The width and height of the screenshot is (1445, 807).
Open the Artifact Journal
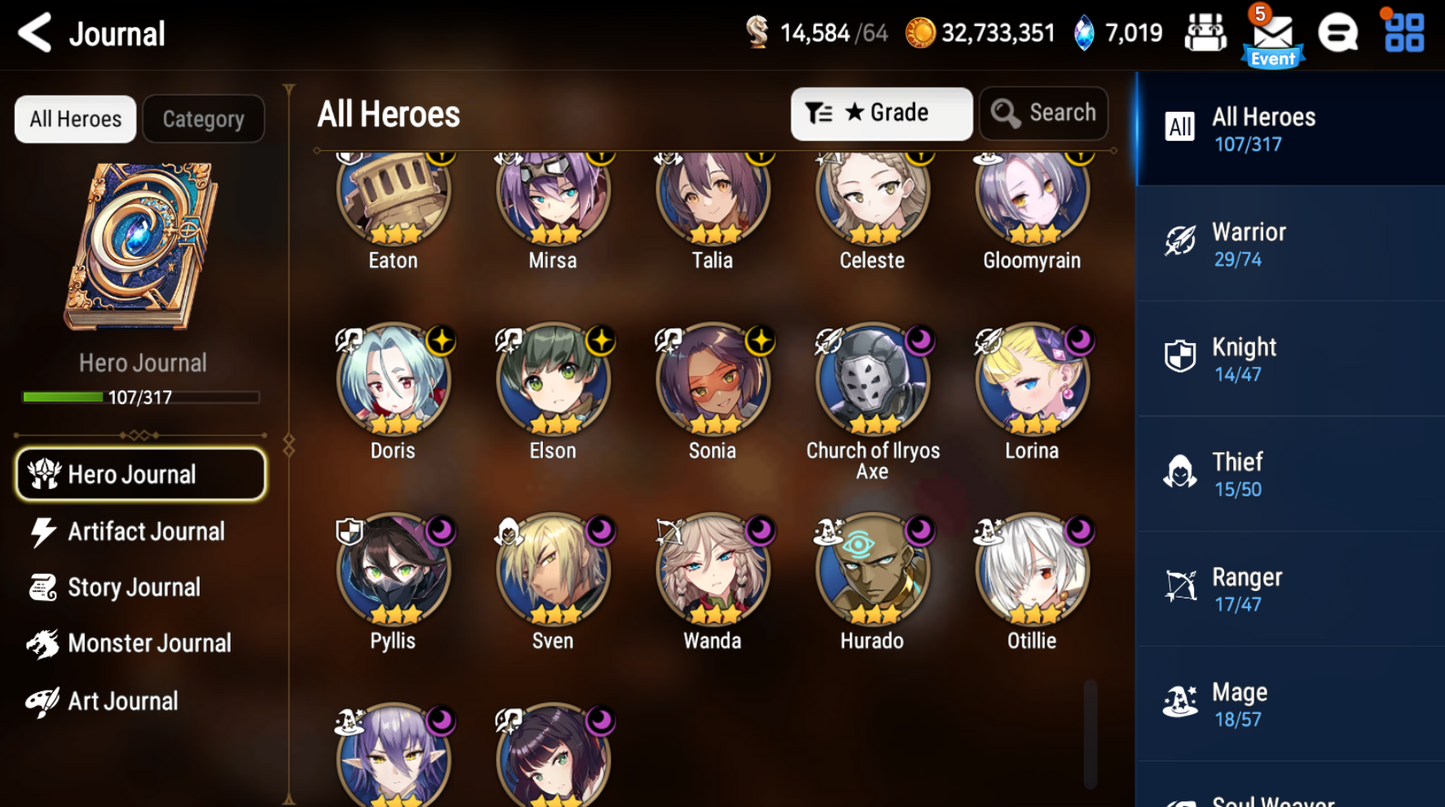(x=145, y=531)
